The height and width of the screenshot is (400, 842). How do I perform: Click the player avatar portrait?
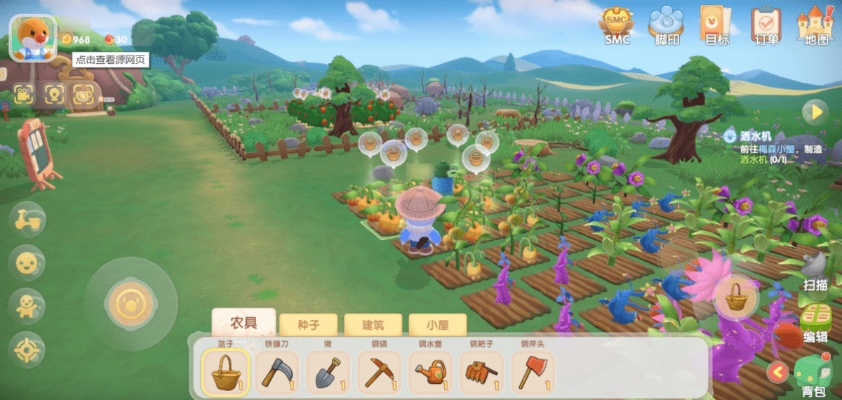tap(33, 36)
